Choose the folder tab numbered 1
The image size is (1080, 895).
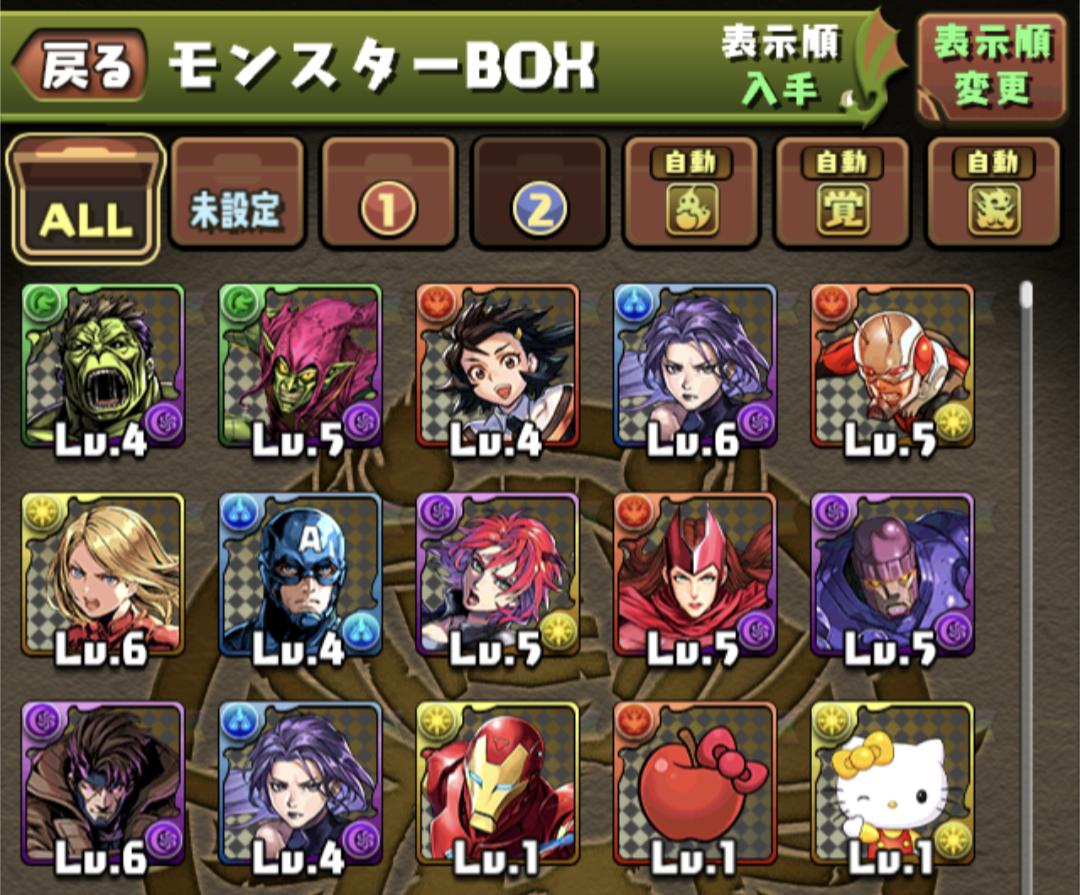[388, 194]
